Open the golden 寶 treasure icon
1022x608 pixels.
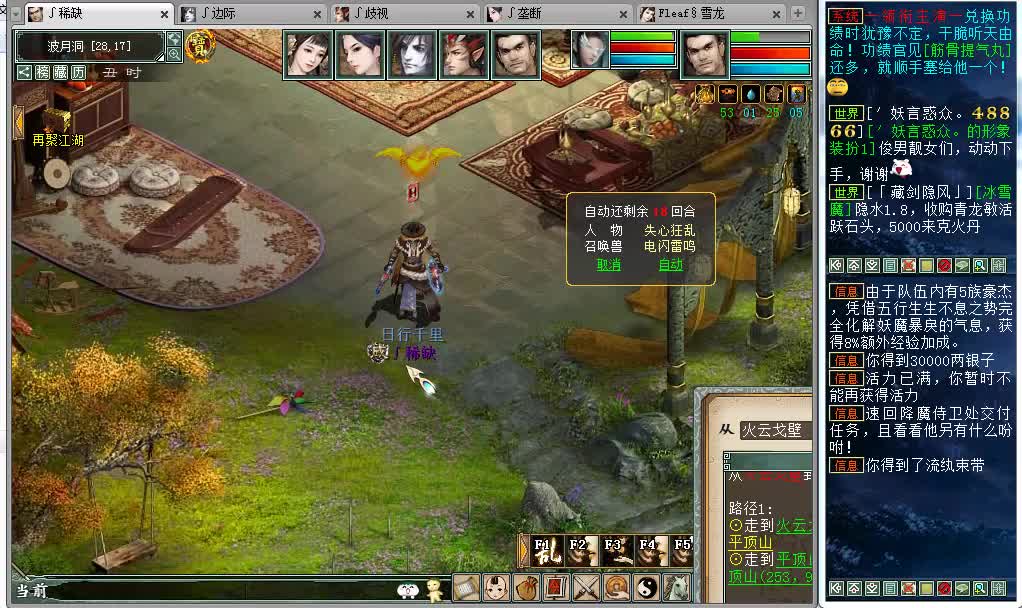pos(200,45)
